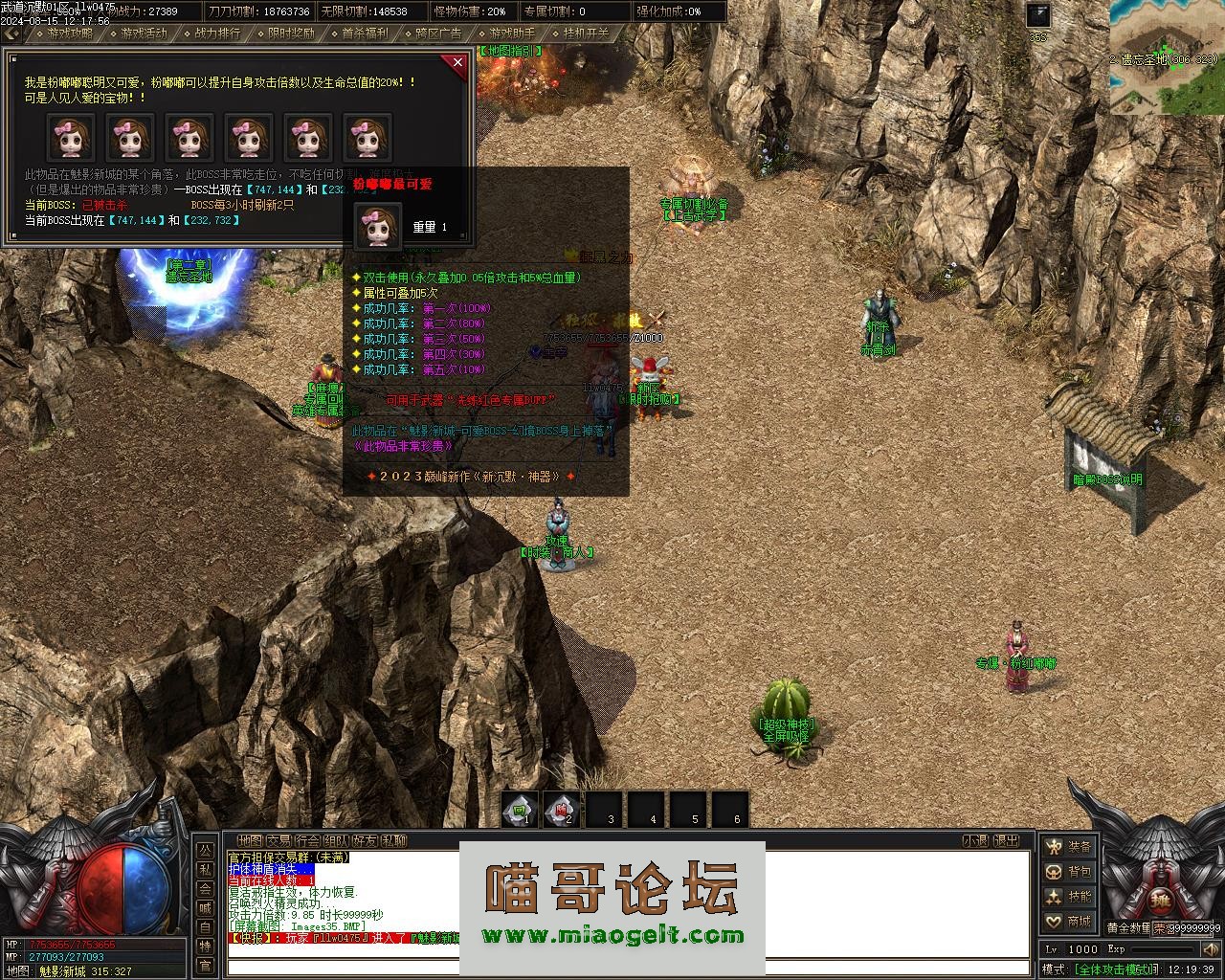
Task: Close the 粉嘟嘟 info panel
Action: (457, 63)
